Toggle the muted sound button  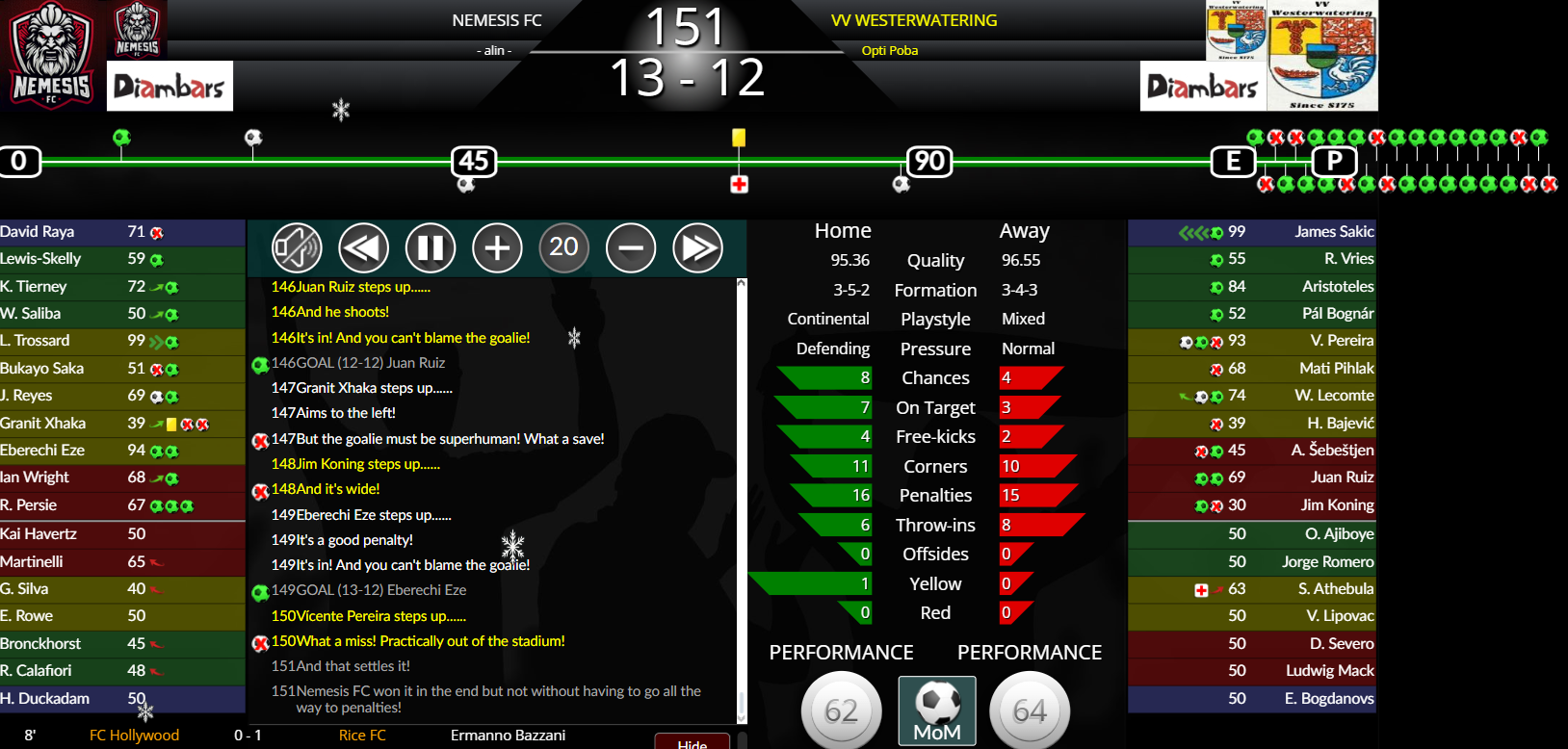click(x=297, y=248)
